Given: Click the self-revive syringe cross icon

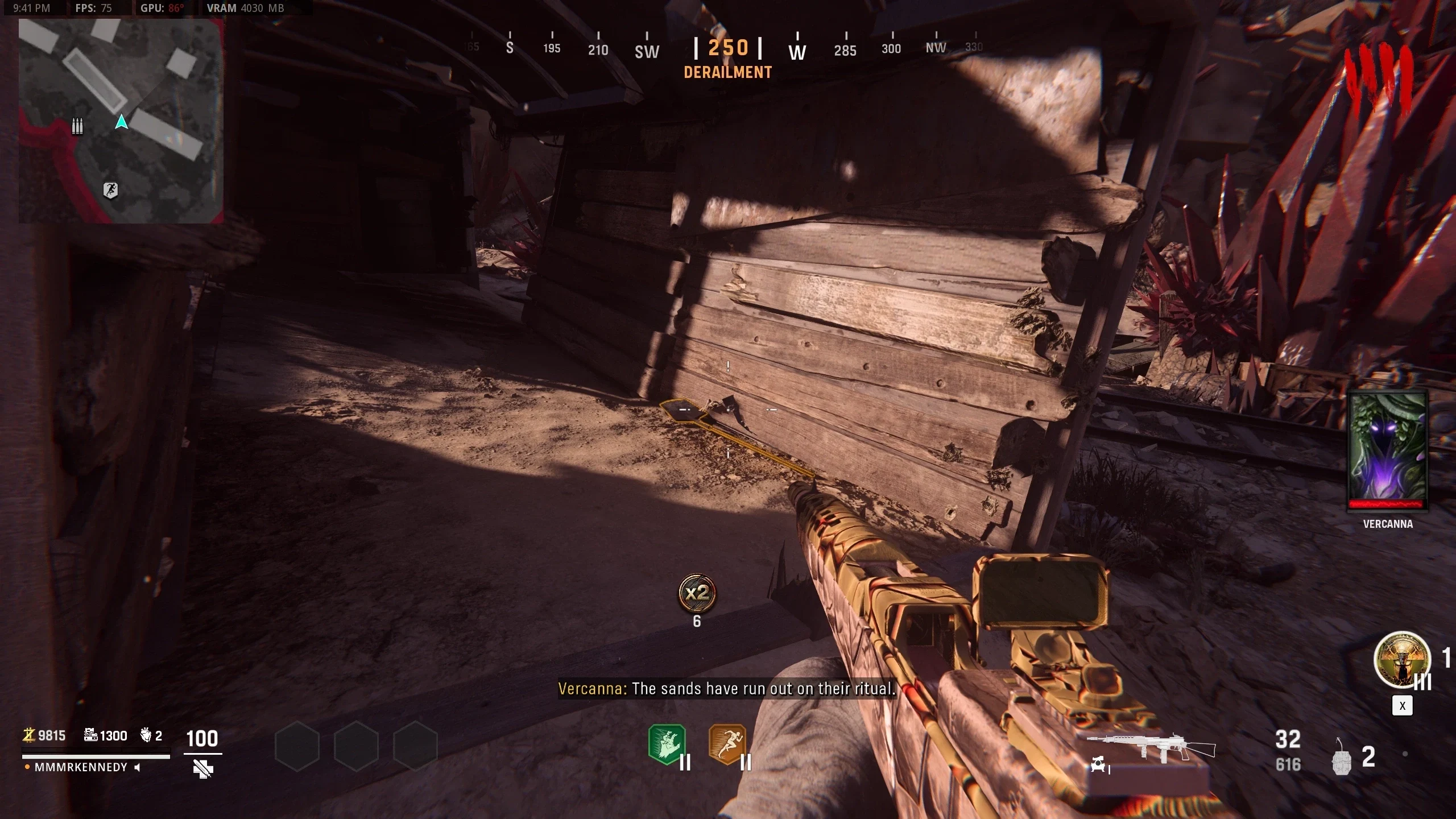Looking at the screenshot, I should [203, 769].
